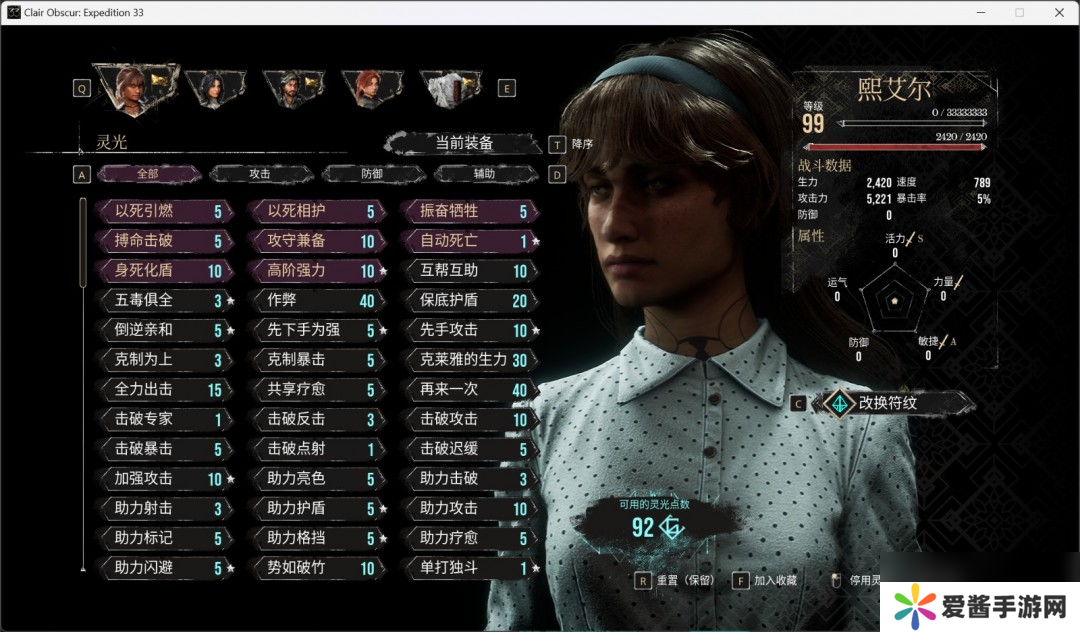Select the 势如破竹 lumina entry
Image resolution: width=1080 pixels, height=632 pixels.
(x=315, y=568)
